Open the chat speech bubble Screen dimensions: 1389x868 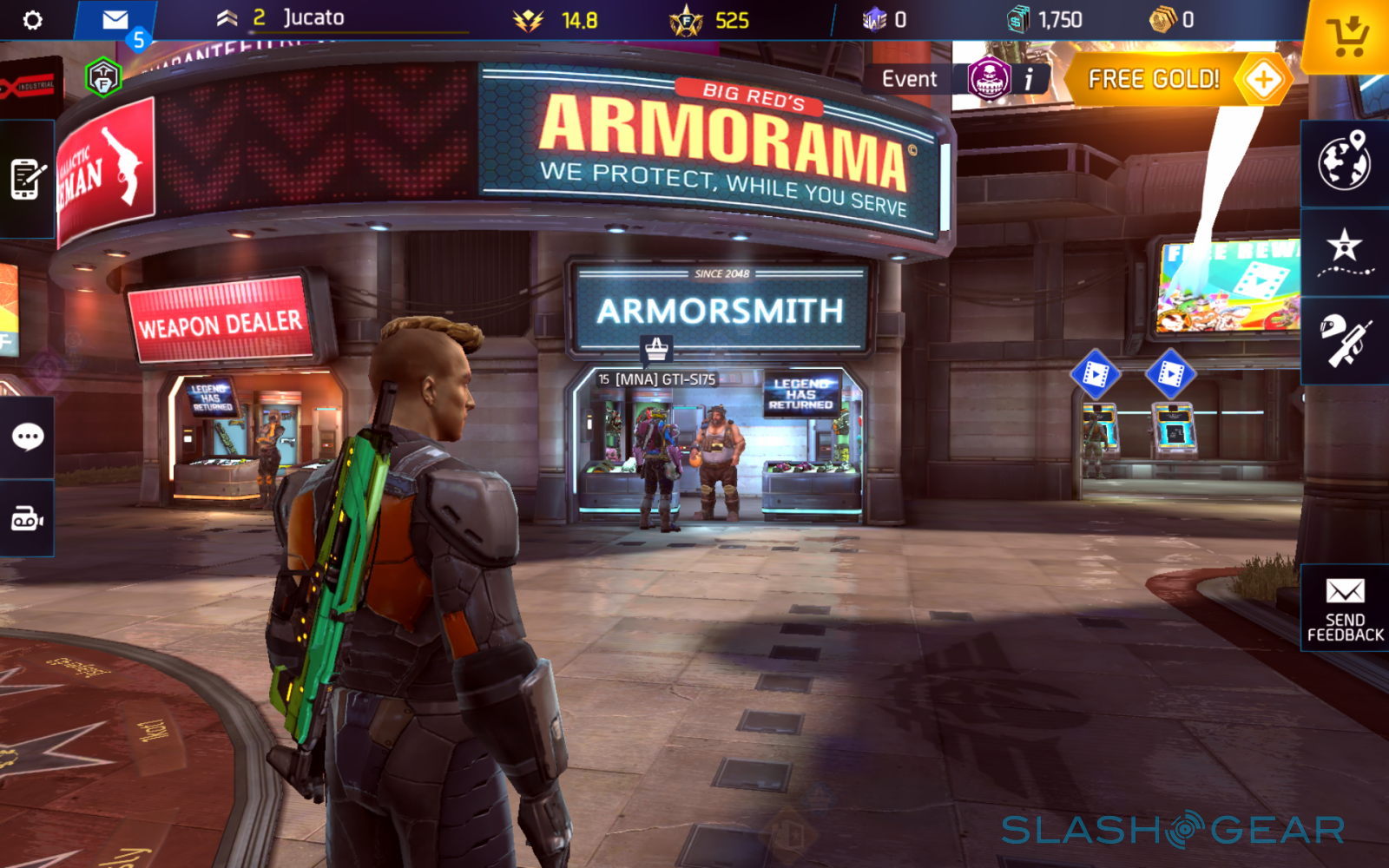click(27, 437)
